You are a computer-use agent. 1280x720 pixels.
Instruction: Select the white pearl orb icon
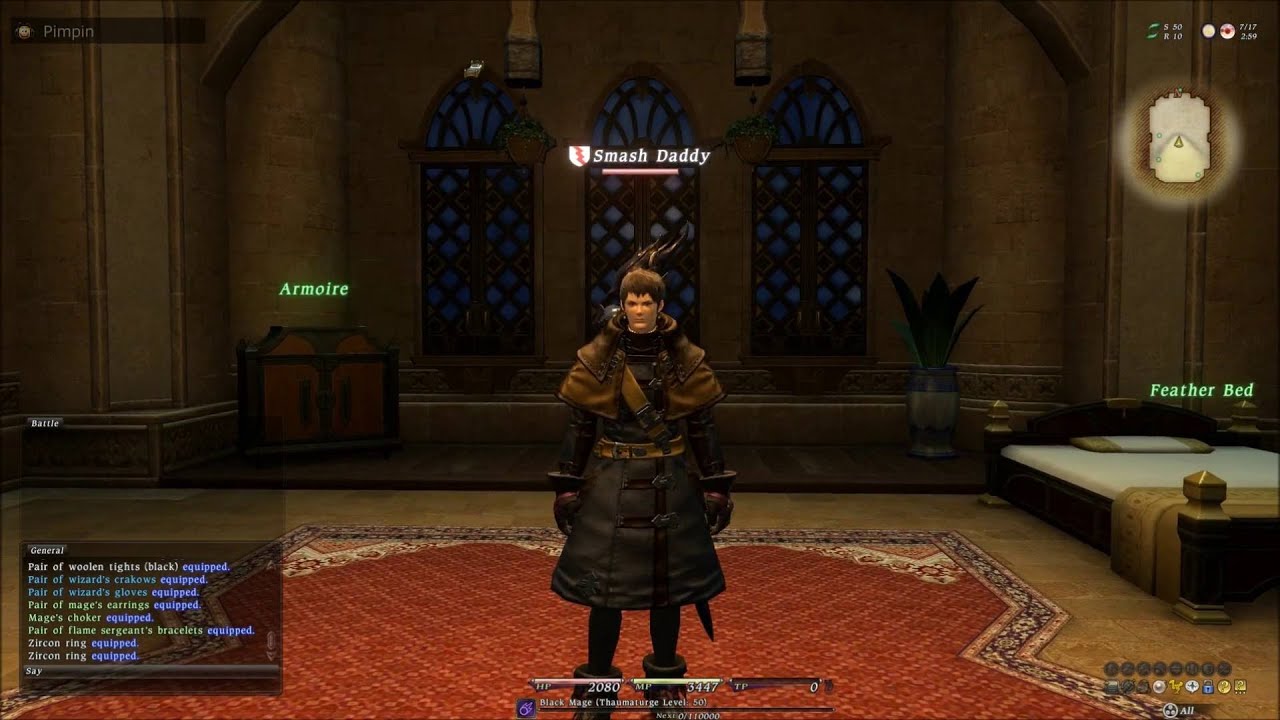pos(1159,686)
